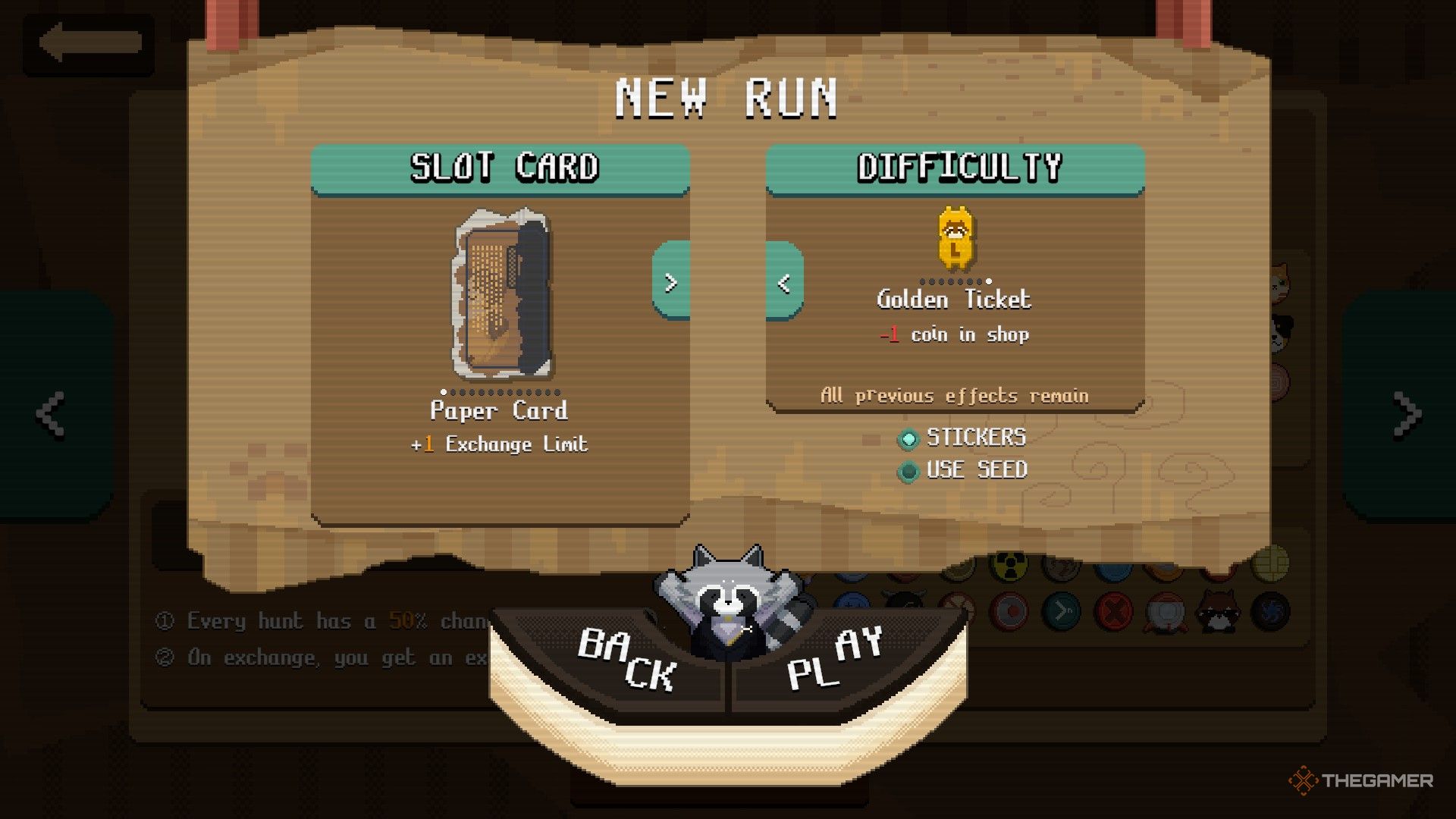Switch to the previous difficulty level
This screenshot has height=819, width=1456.
click(x=784, y=283)
